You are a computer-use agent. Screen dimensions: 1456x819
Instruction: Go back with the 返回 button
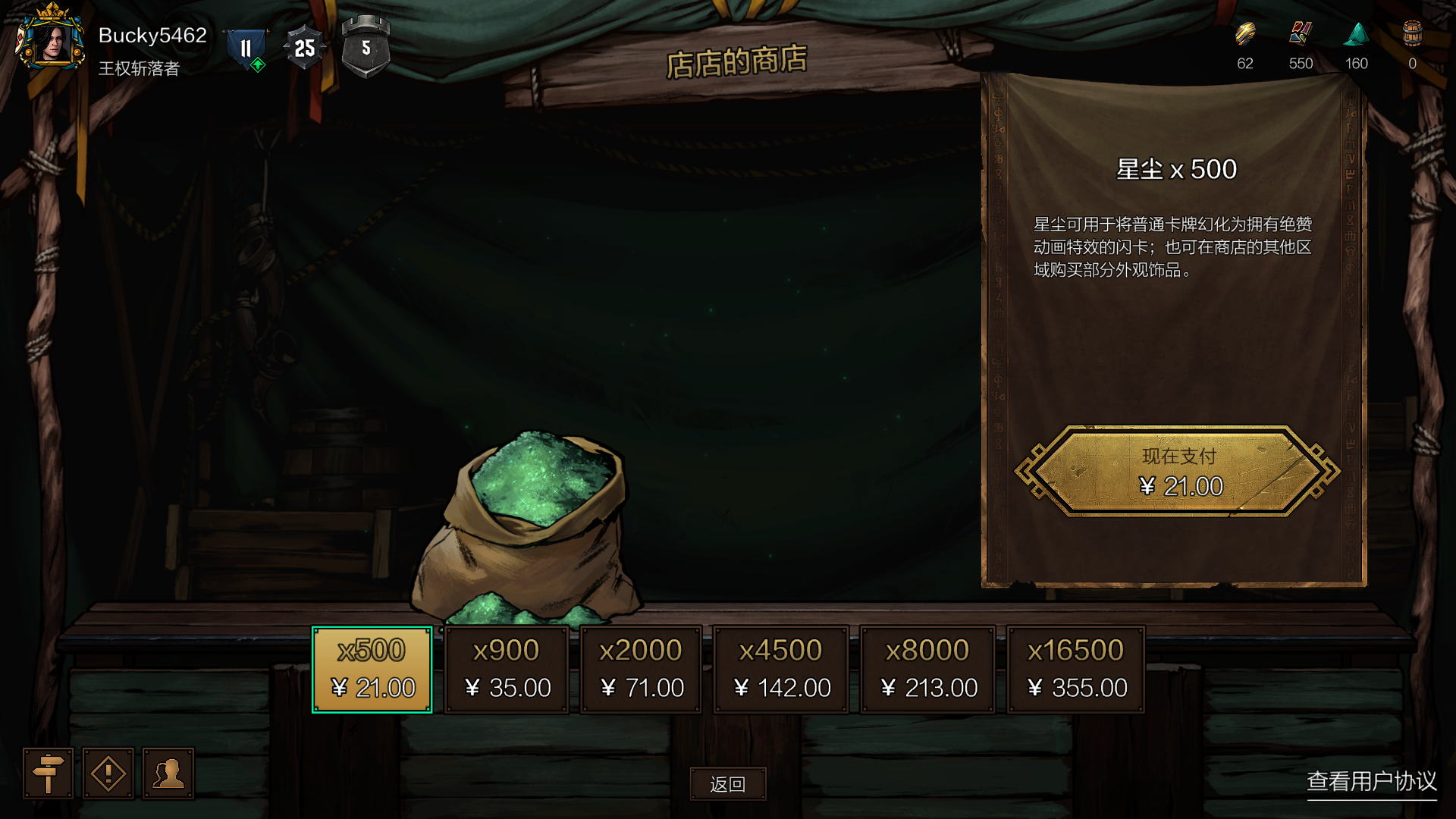click(x=728, y=784)
